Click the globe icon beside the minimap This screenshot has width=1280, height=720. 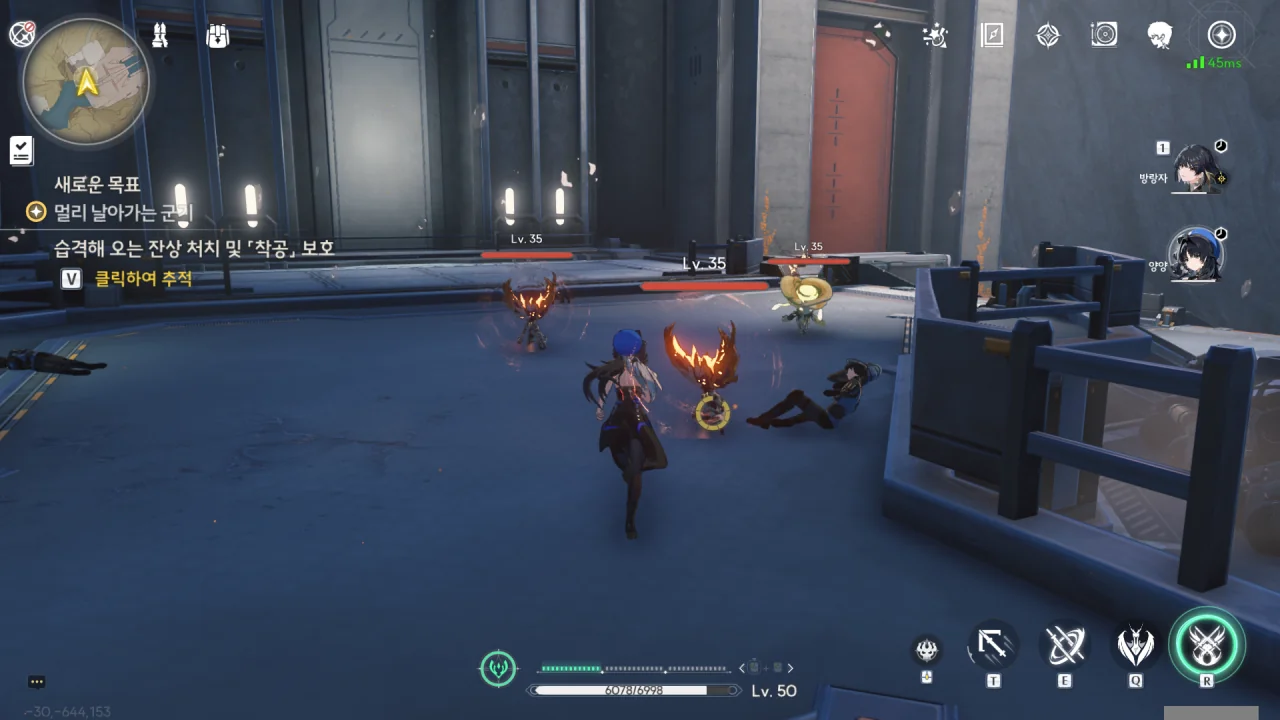pos(22,34)
